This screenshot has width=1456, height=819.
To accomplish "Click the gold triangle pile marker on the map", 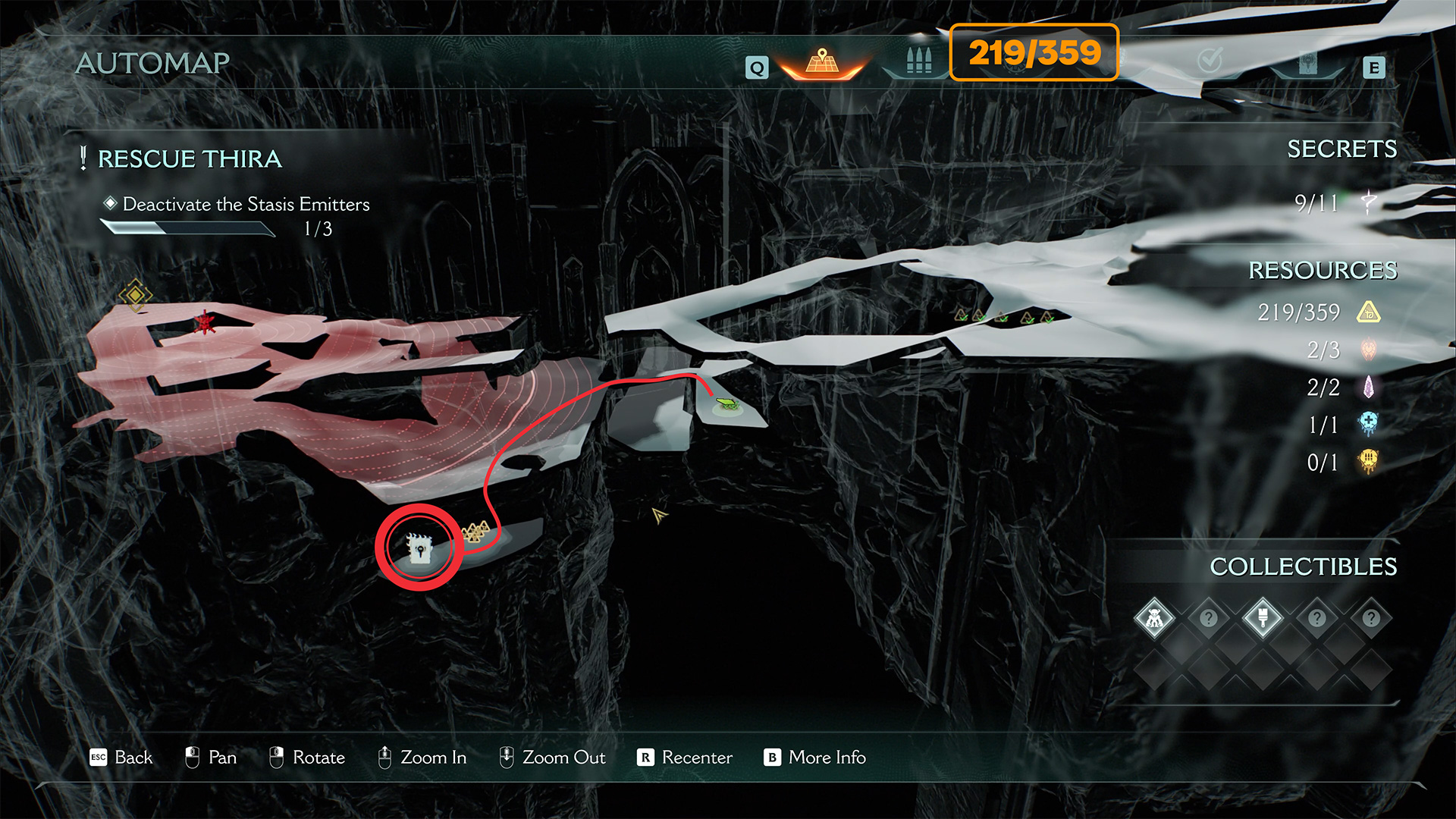I will pyautogui.click(x=475, y=532).
